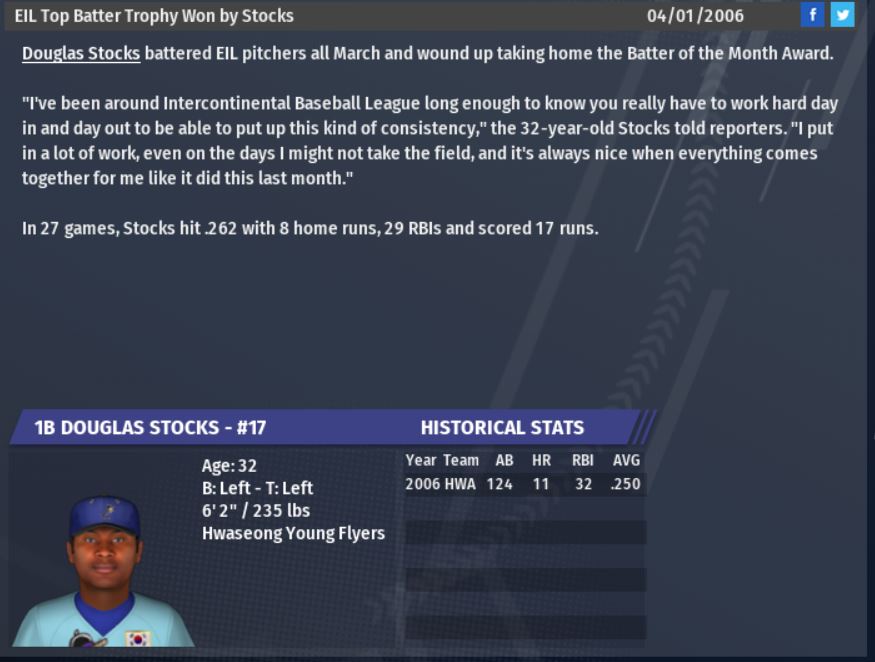Open the Douglas Stocks player link

tap(81, 53)
